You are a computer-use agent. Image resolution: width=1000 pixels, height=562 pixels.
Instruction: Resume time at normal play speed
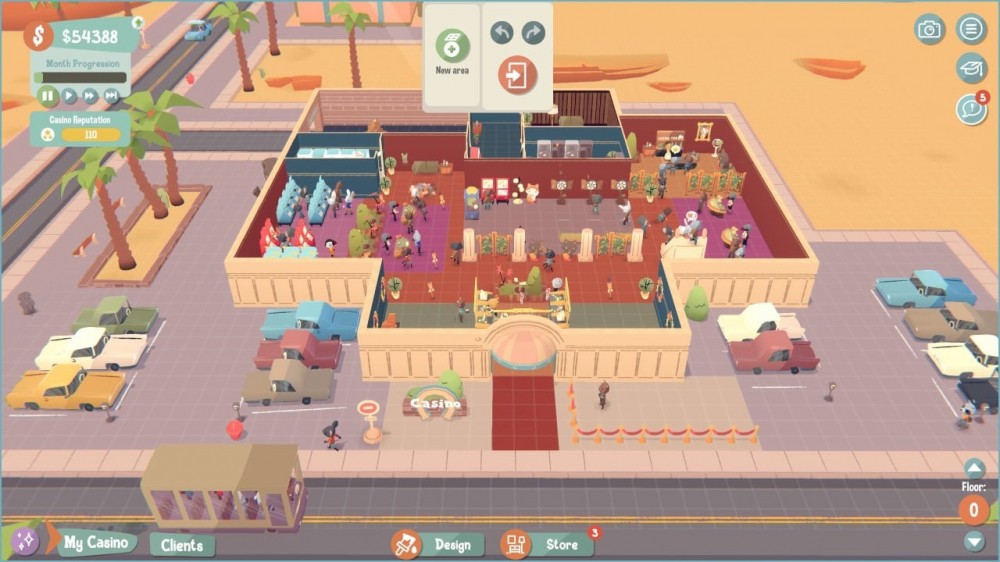pyautogui.click(x=69, y=96)
